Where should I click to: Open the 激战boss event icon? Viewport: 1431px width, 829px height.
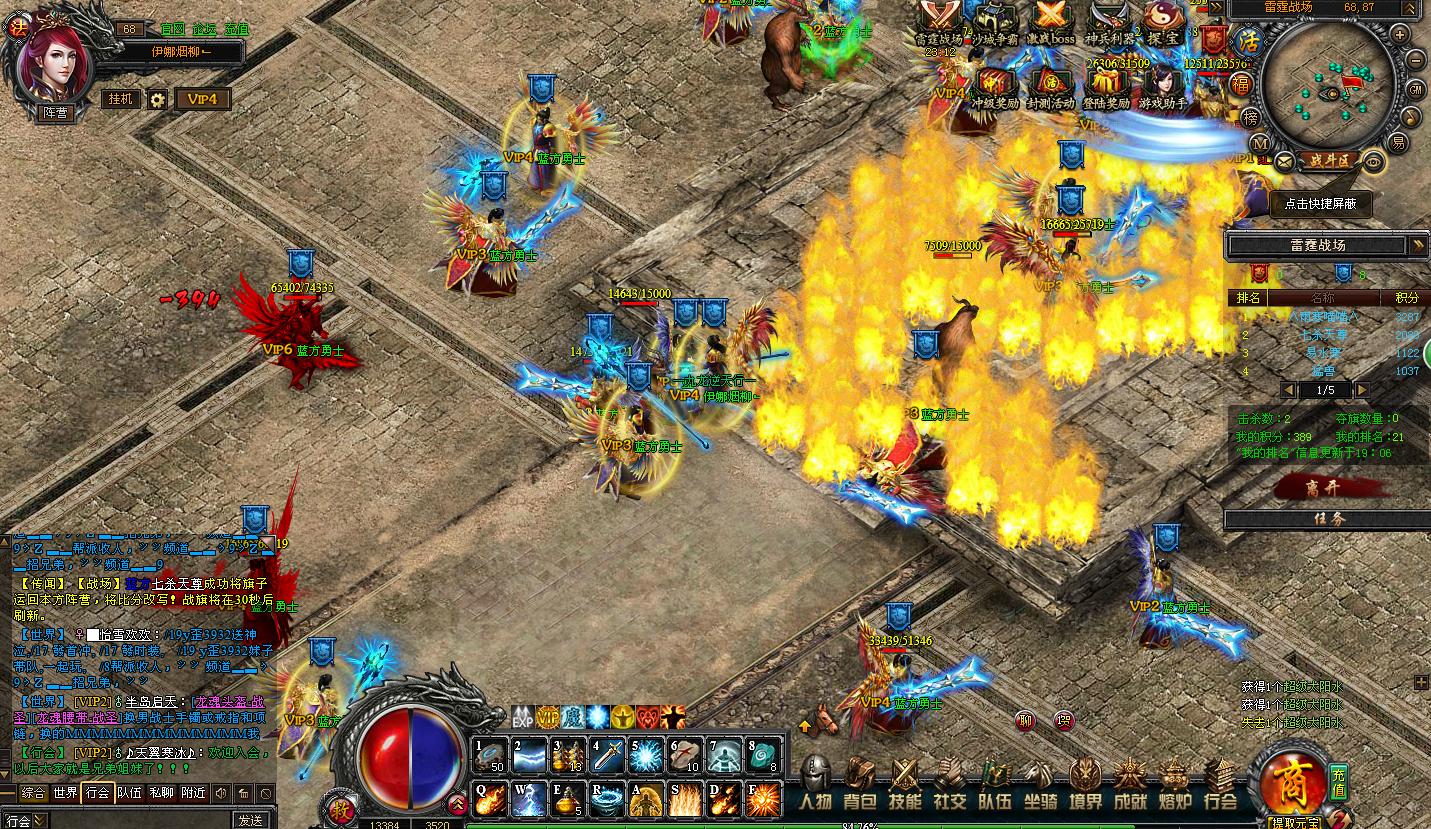[x=1050, y=22]
